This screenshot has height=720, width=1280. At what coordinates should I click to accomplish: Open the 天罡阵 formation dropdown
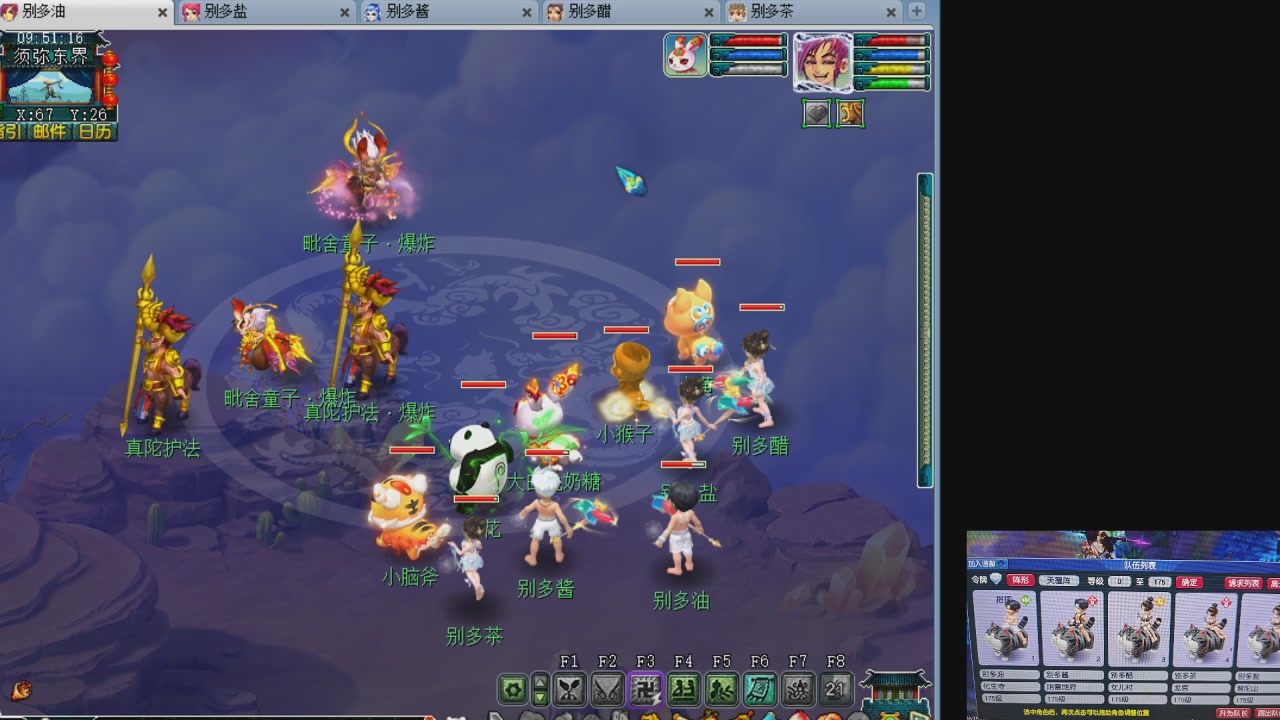pos(1059,580)
